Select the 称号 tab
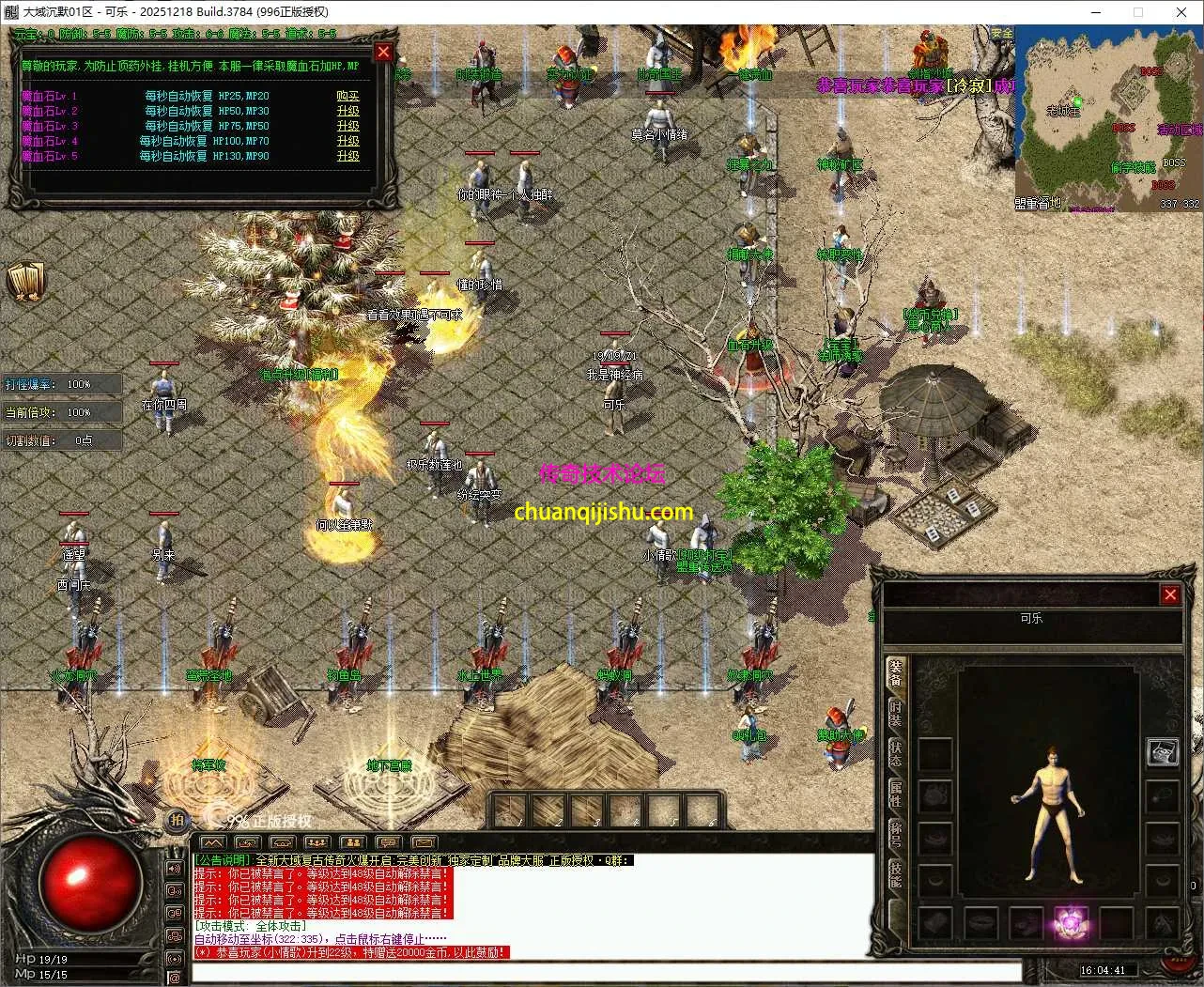Image resolution: width=1204 pixels, height=987 pixels. click(896, 834)
